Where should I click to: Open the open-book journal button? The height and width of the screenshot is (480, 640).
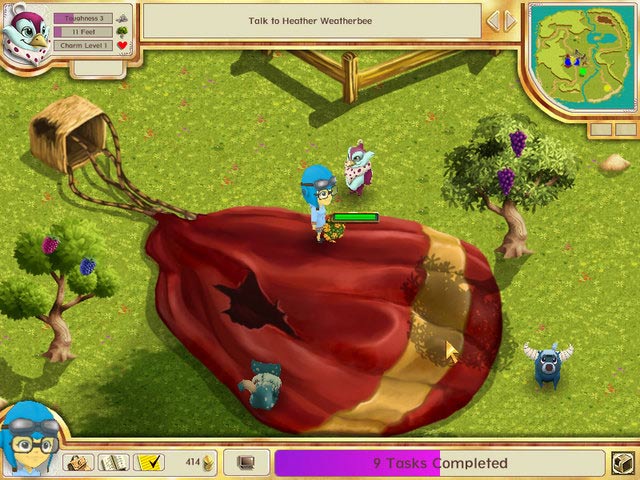pos(114,462)
